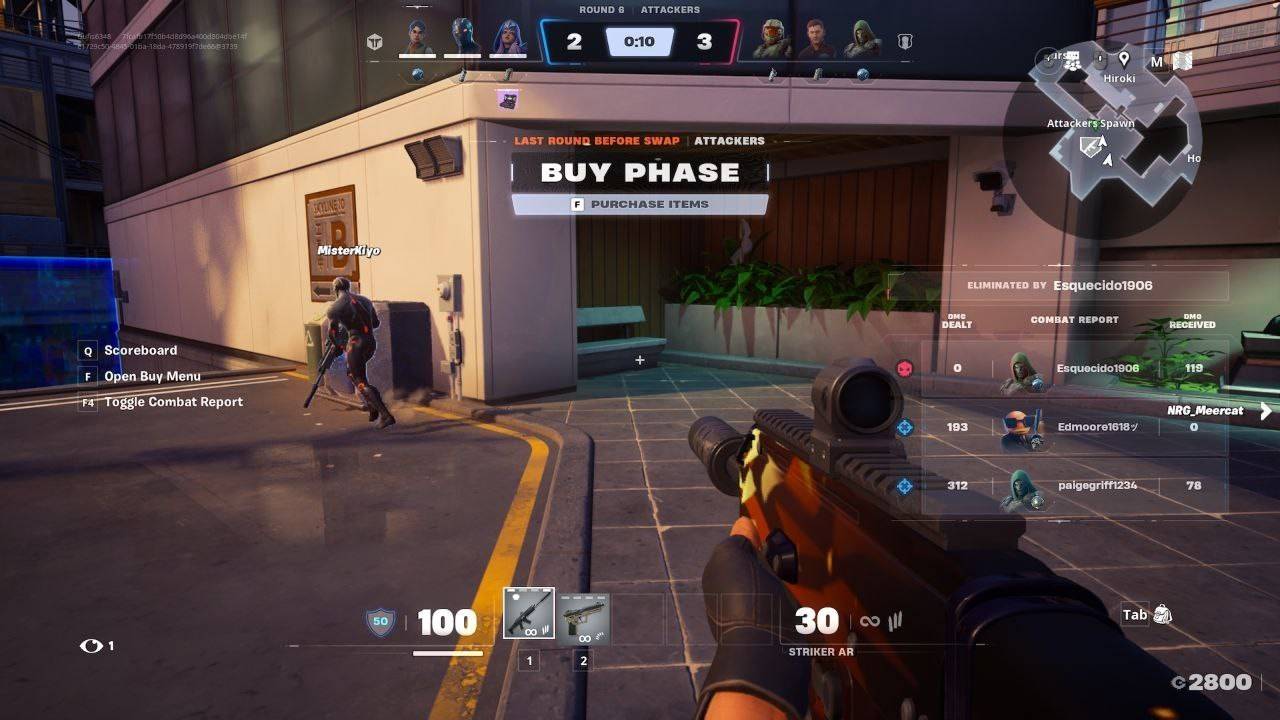This screenshot has height=720, width=1280.
Task: Click the Purchase Items button
Action: click(640, 204)
